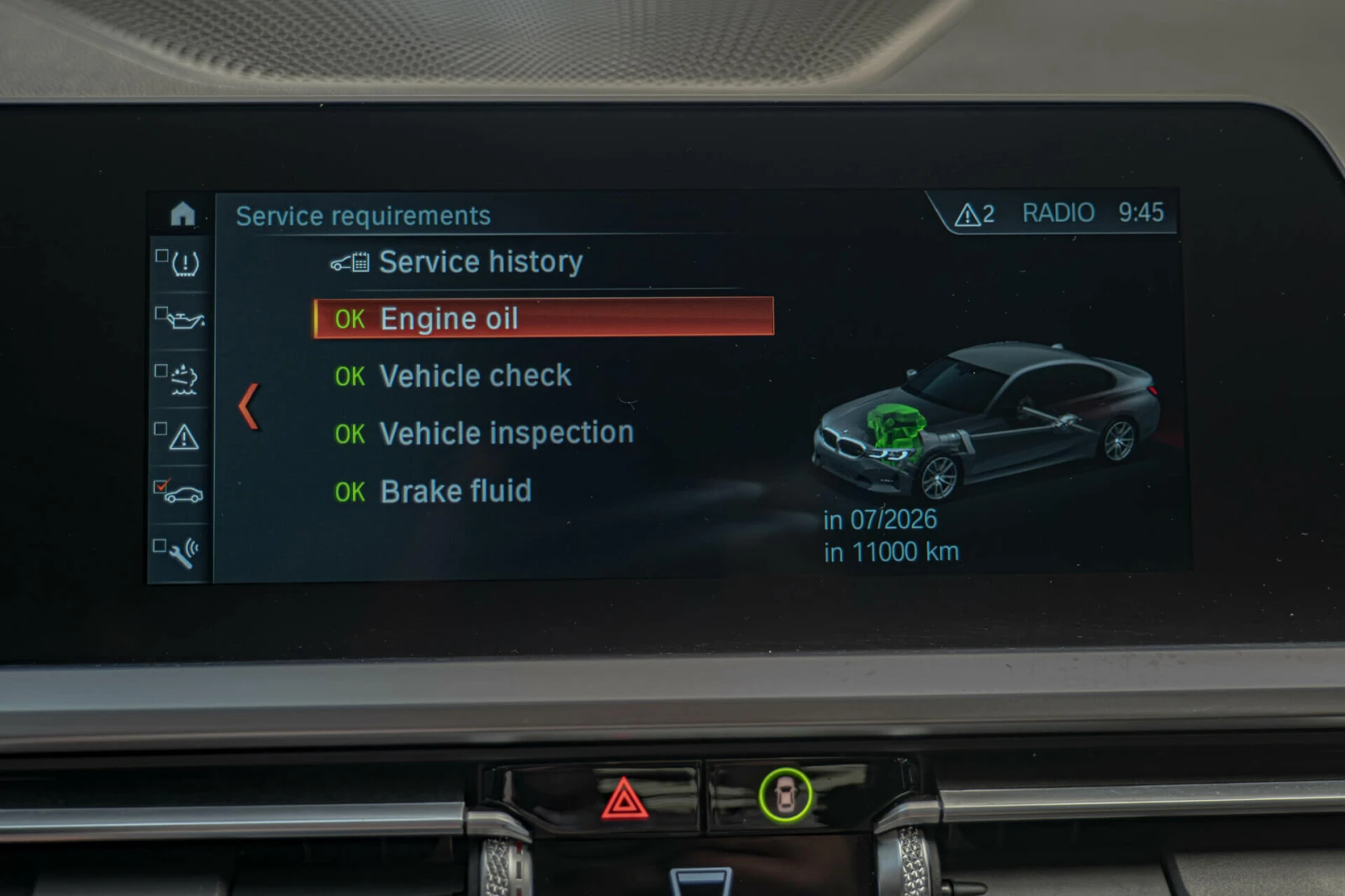The image size is (1345, 896).
Task: Open the coolant temperature icon
Action: coord(183,379)
